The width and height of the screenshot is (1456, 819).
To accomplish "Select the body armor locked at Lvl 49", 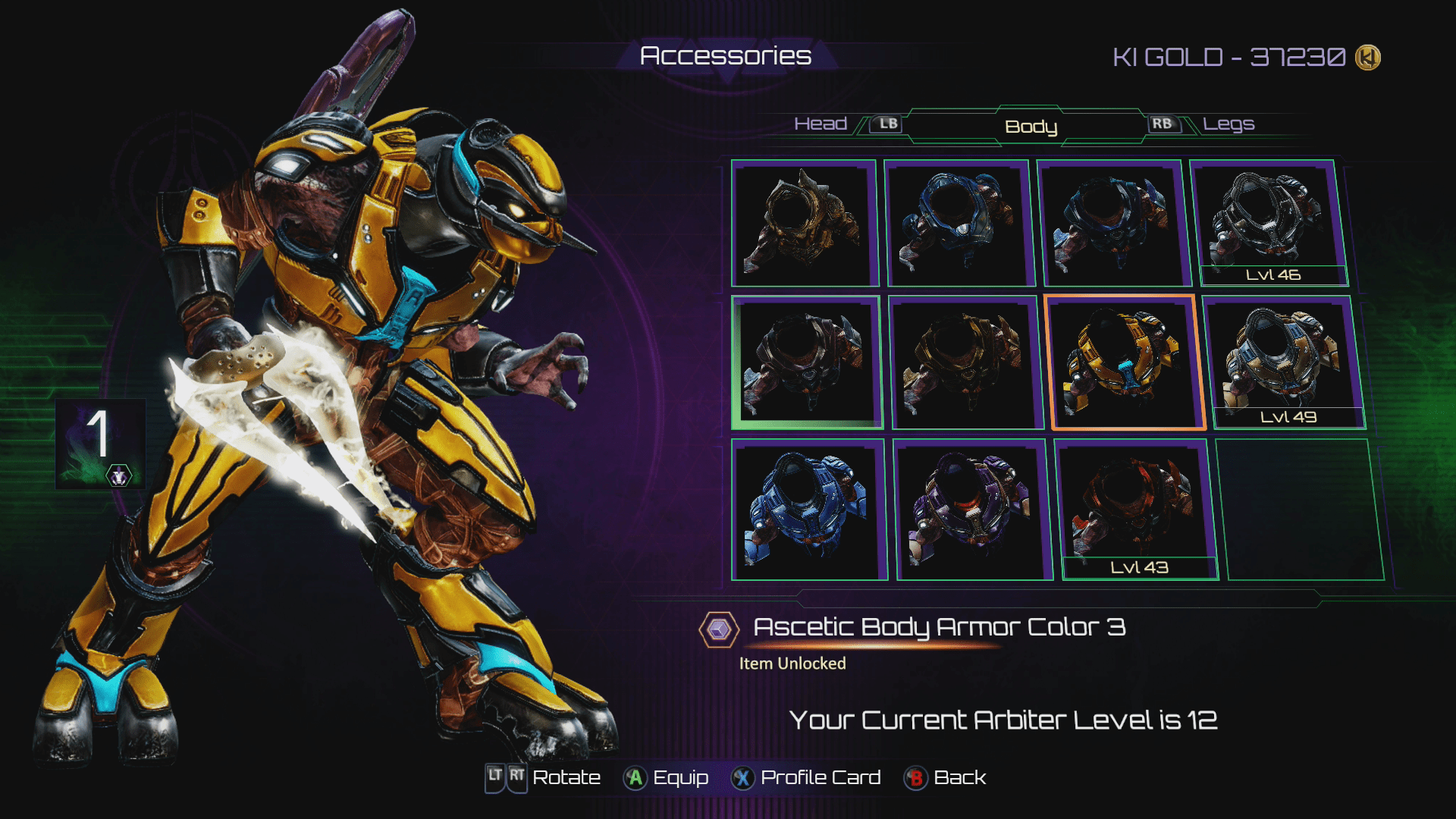I will 1283,362.
